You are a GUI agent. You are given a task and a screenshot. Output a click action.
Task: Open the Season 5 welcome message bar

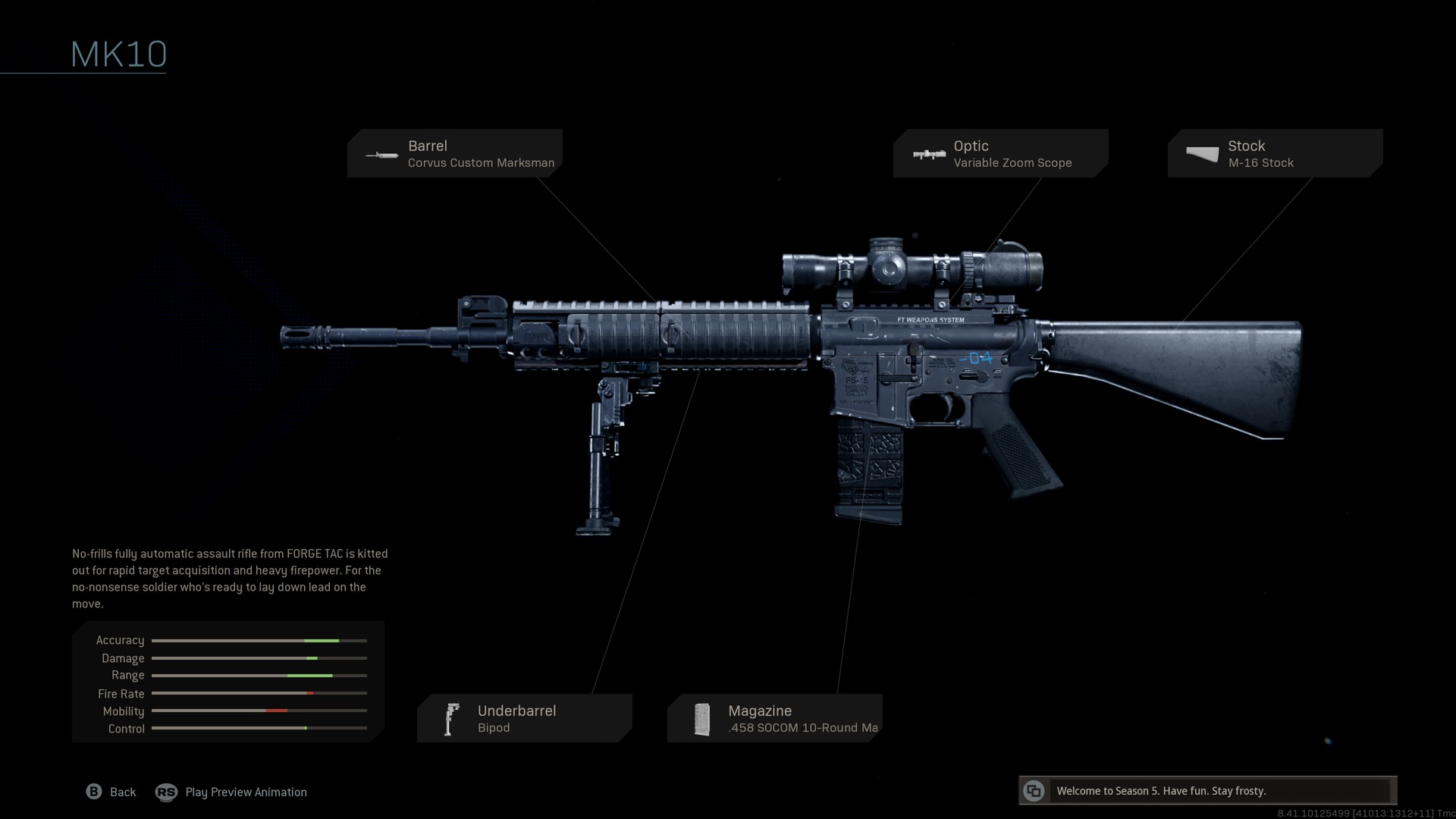tap(1207, 791)
